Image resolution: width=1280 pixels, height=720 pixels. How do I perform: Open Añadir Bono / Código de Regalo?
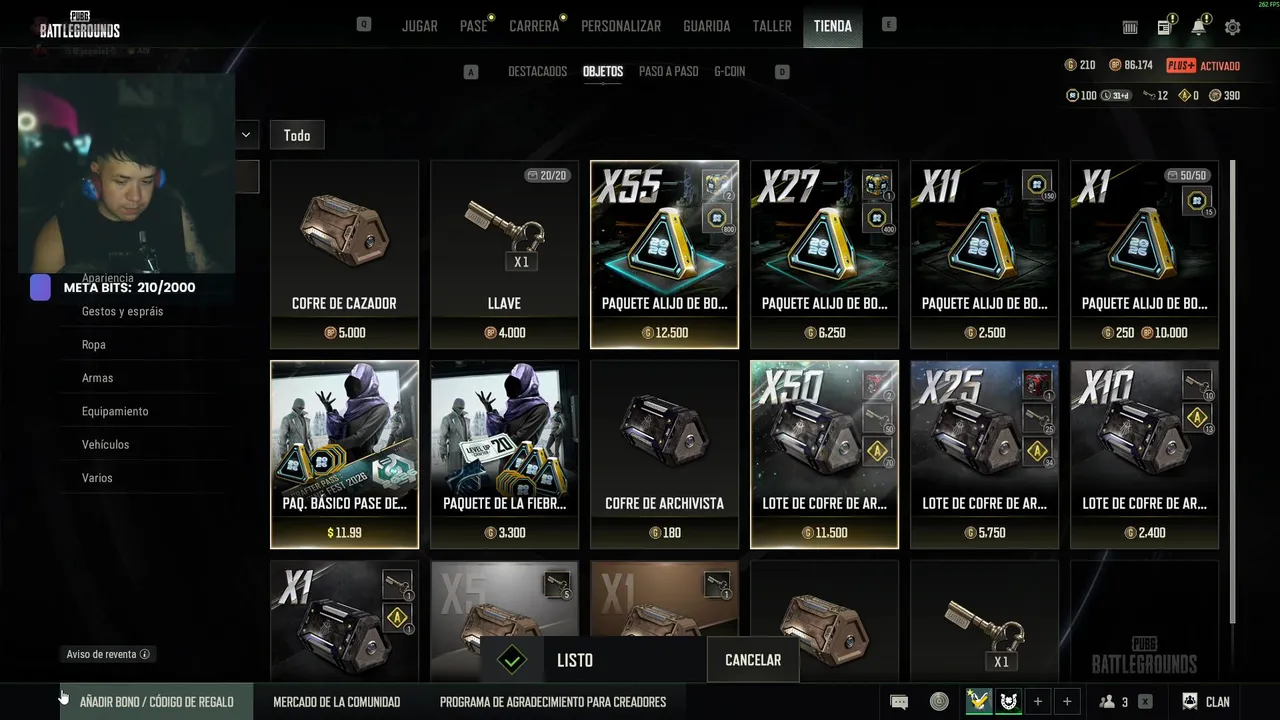tap(156, 702)
